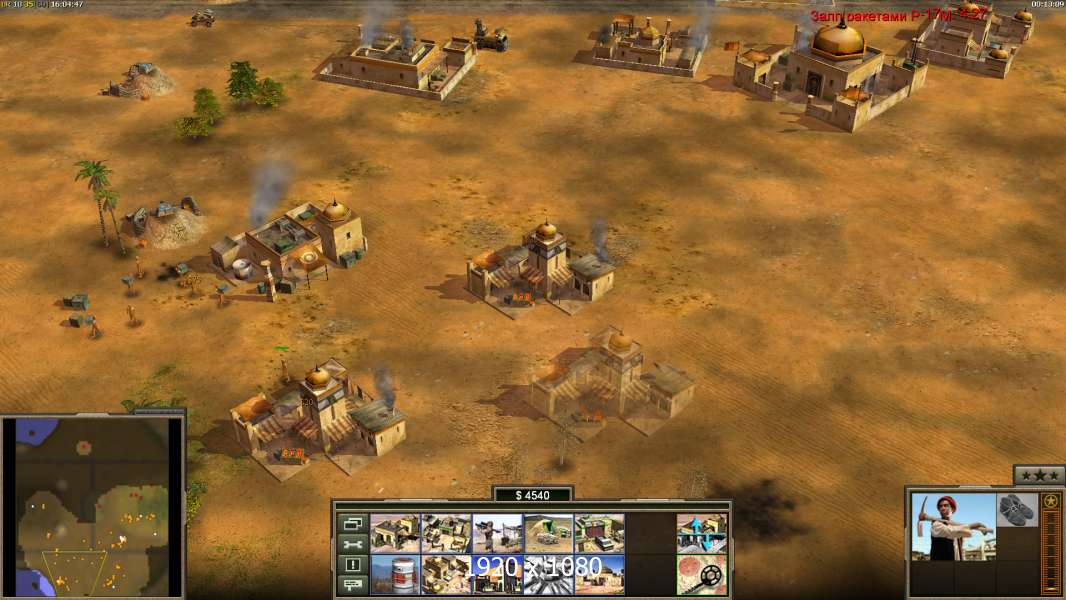Open the chat message button
The height and width of the screenshot is (600, 1066).
pyautogui.click(x=352, y=585)
